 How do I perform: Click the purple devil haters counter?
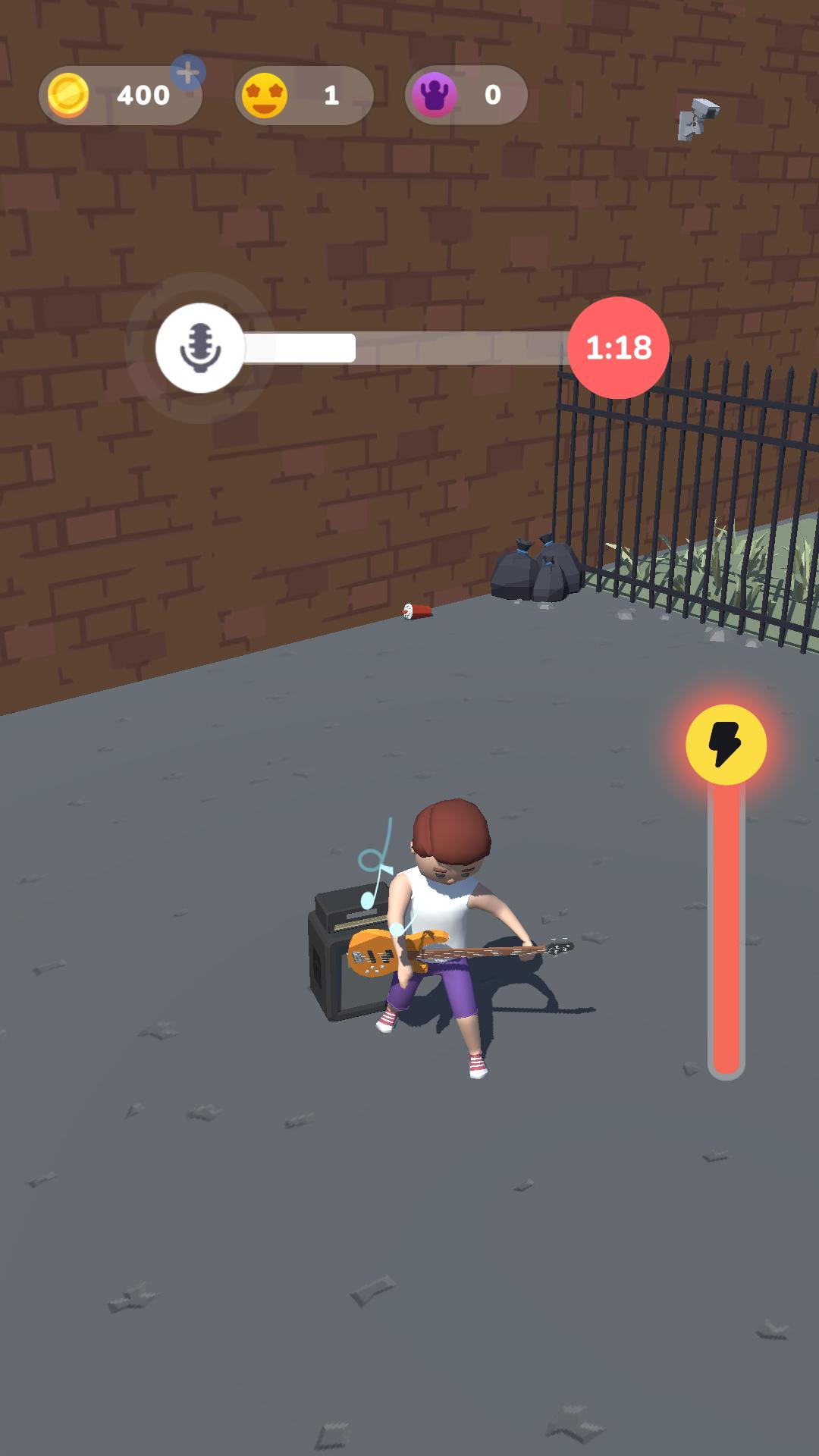pyautogui.click(x=466, y=96)
